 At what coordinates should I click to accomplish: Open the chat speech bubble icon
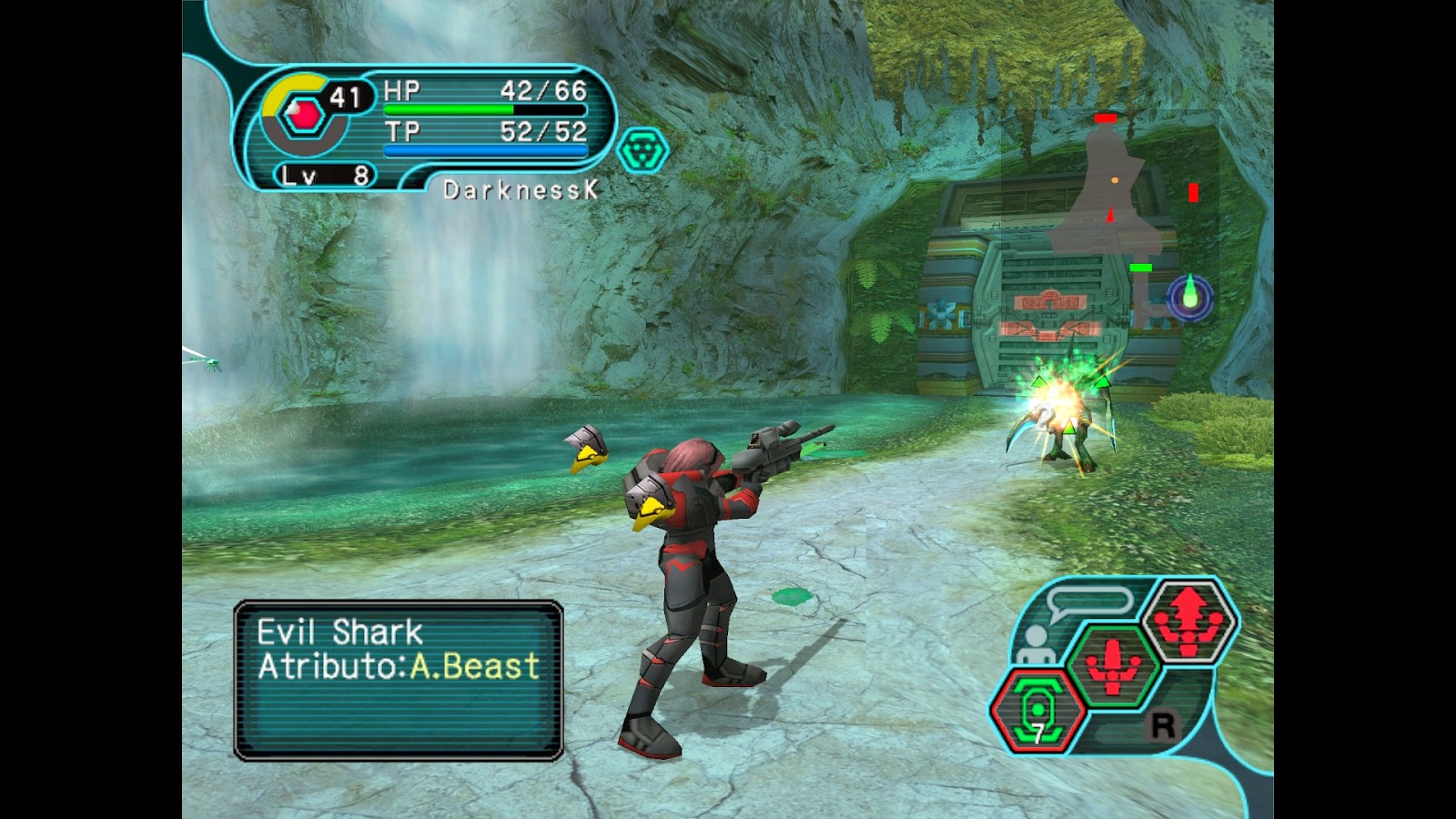click(1089, 603)
